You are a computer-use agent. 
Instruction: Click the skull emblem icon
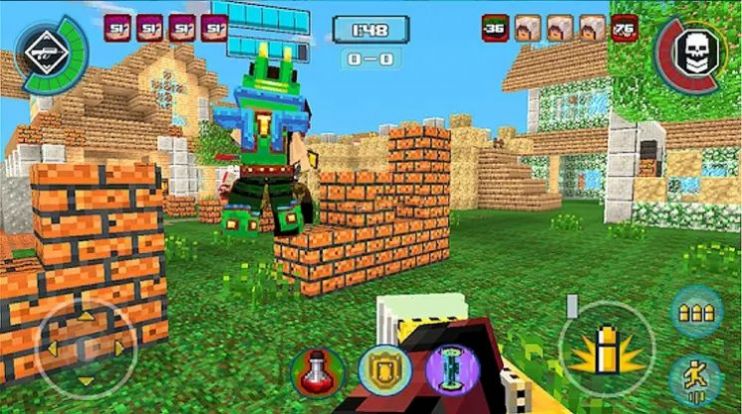pyautogui.click(x=692, y=52)
